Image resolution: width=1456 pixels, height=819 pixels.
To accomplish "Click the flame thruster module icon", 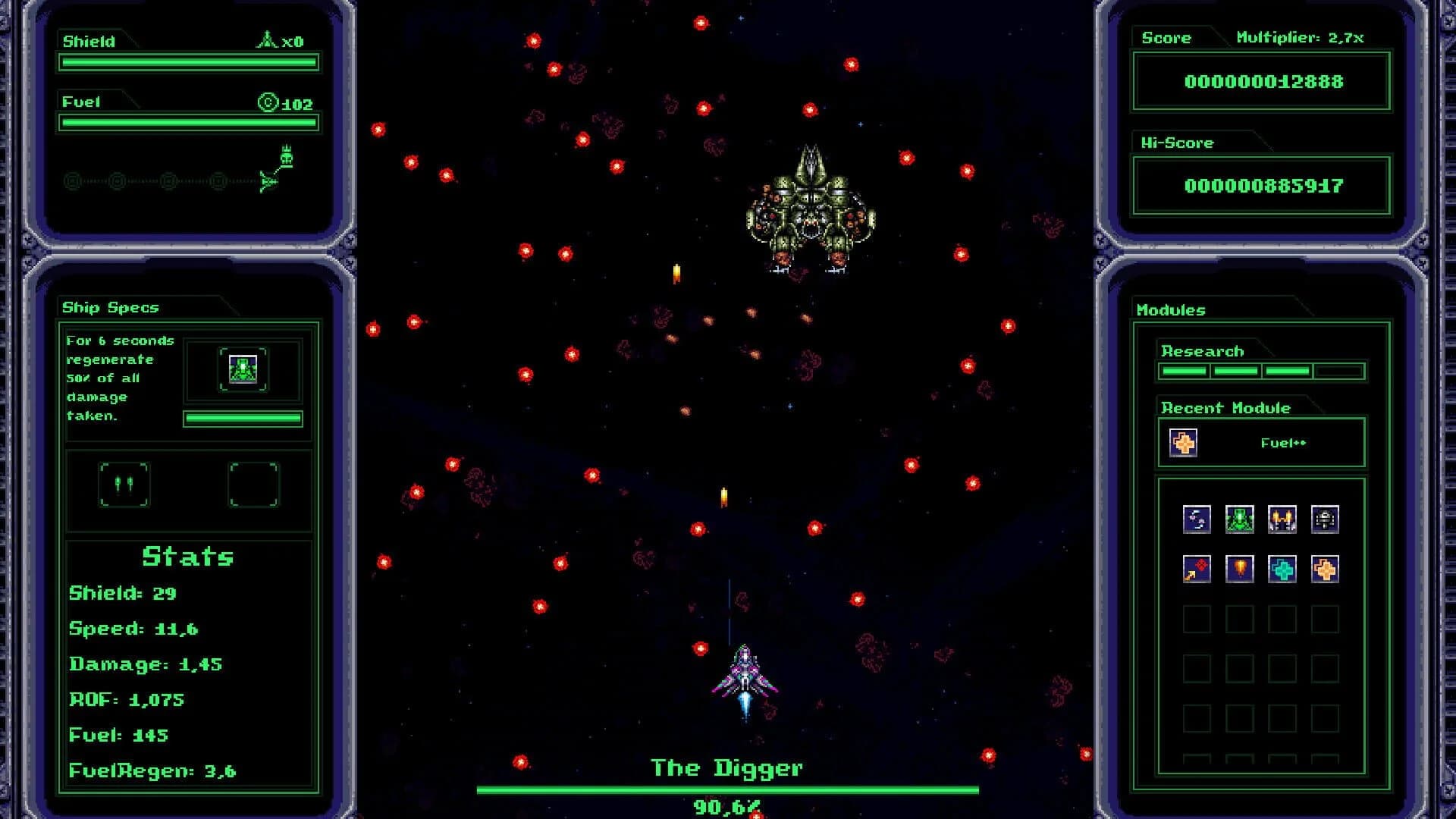I will click(1240, 571).
